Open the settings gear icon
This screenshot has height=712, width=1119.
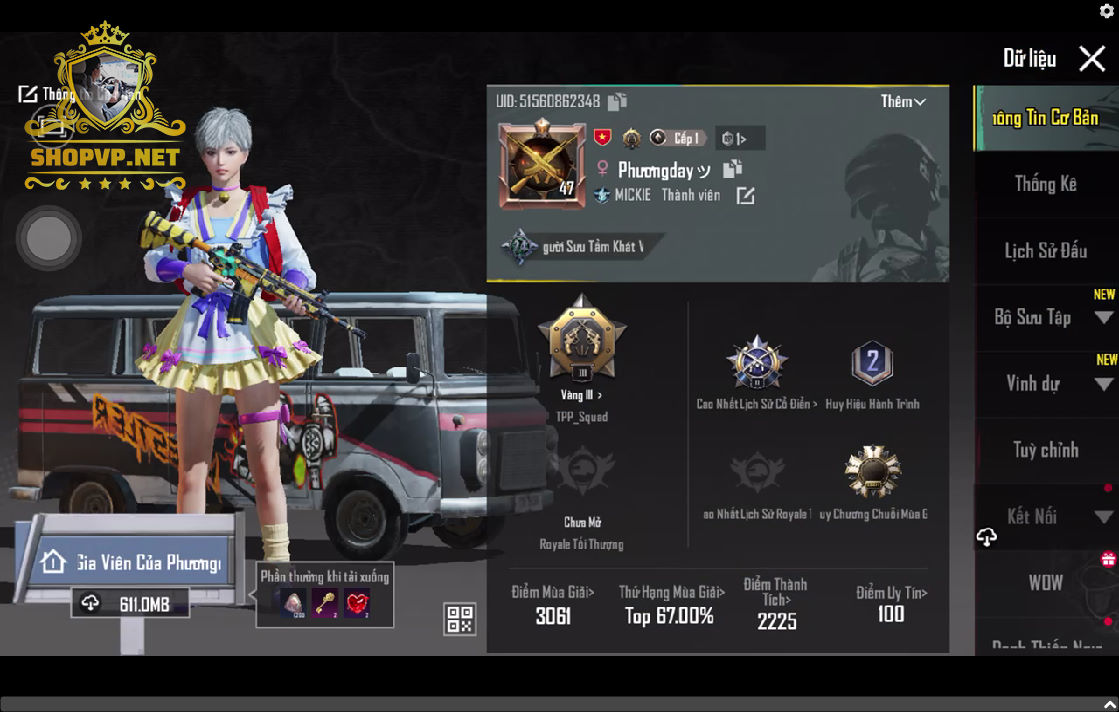click(1107, 10)
